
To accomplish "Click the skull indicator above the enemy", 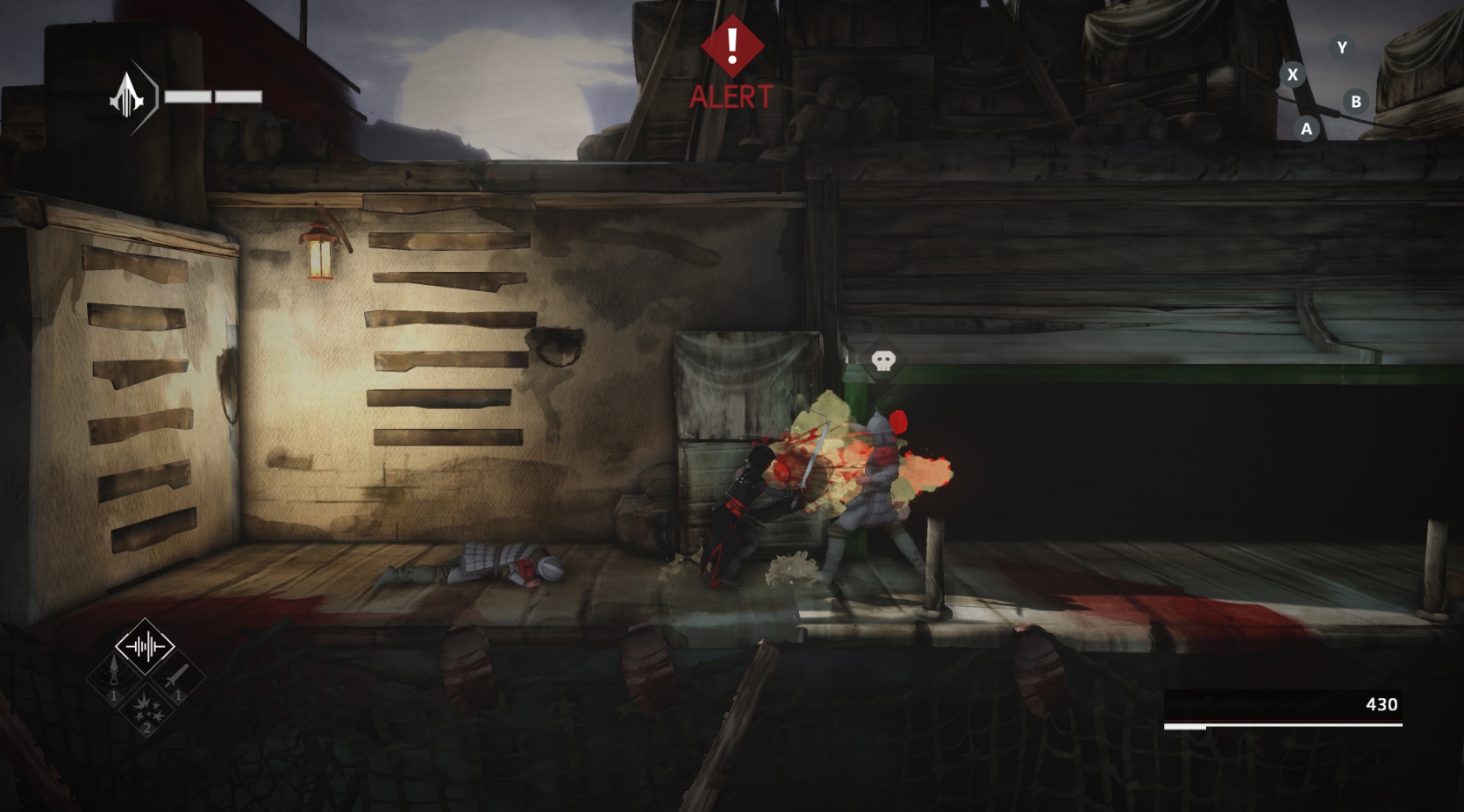I will tap(882, 361).
